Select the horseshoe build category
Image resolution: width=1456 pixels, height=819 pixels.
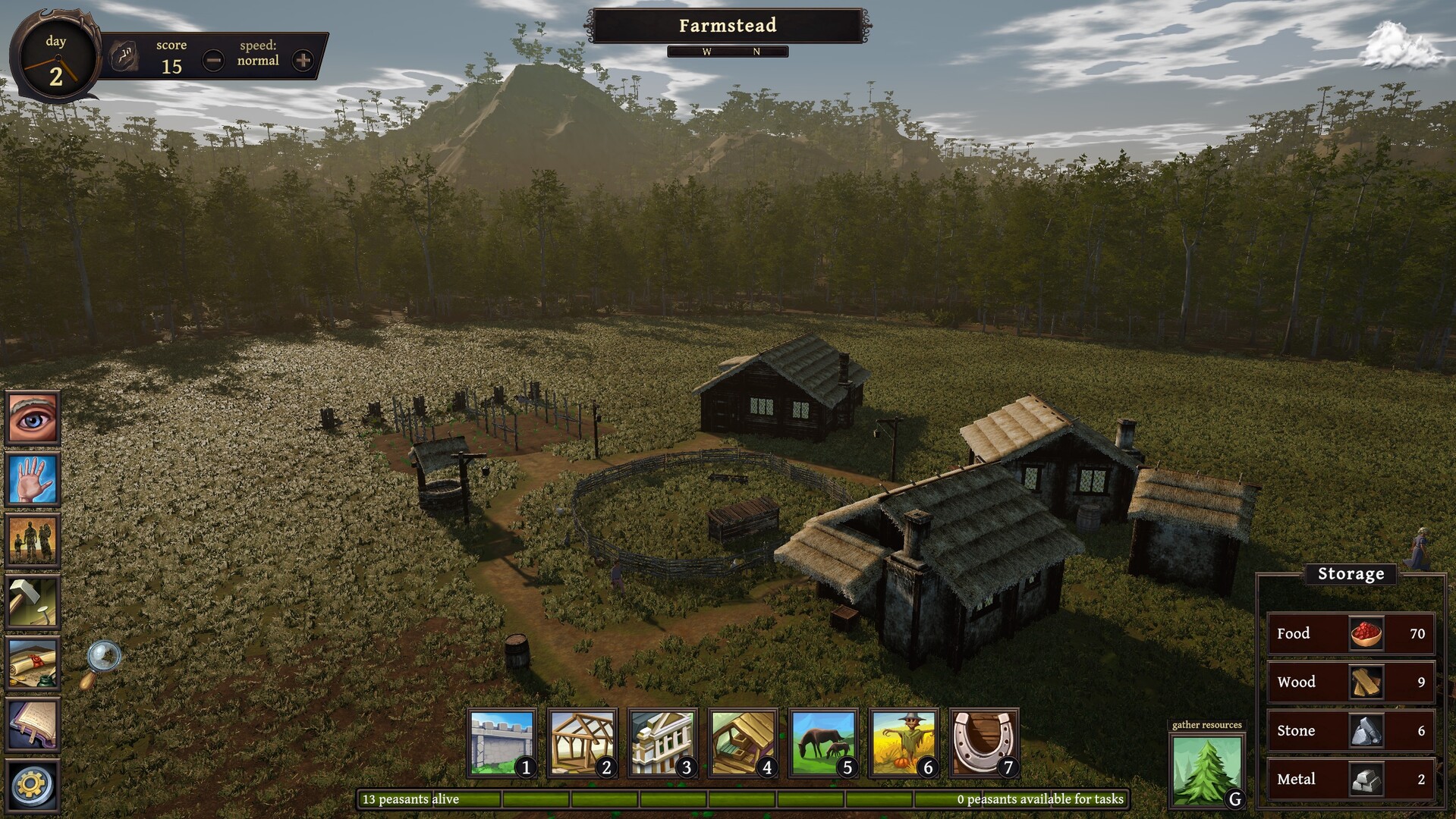984,743
